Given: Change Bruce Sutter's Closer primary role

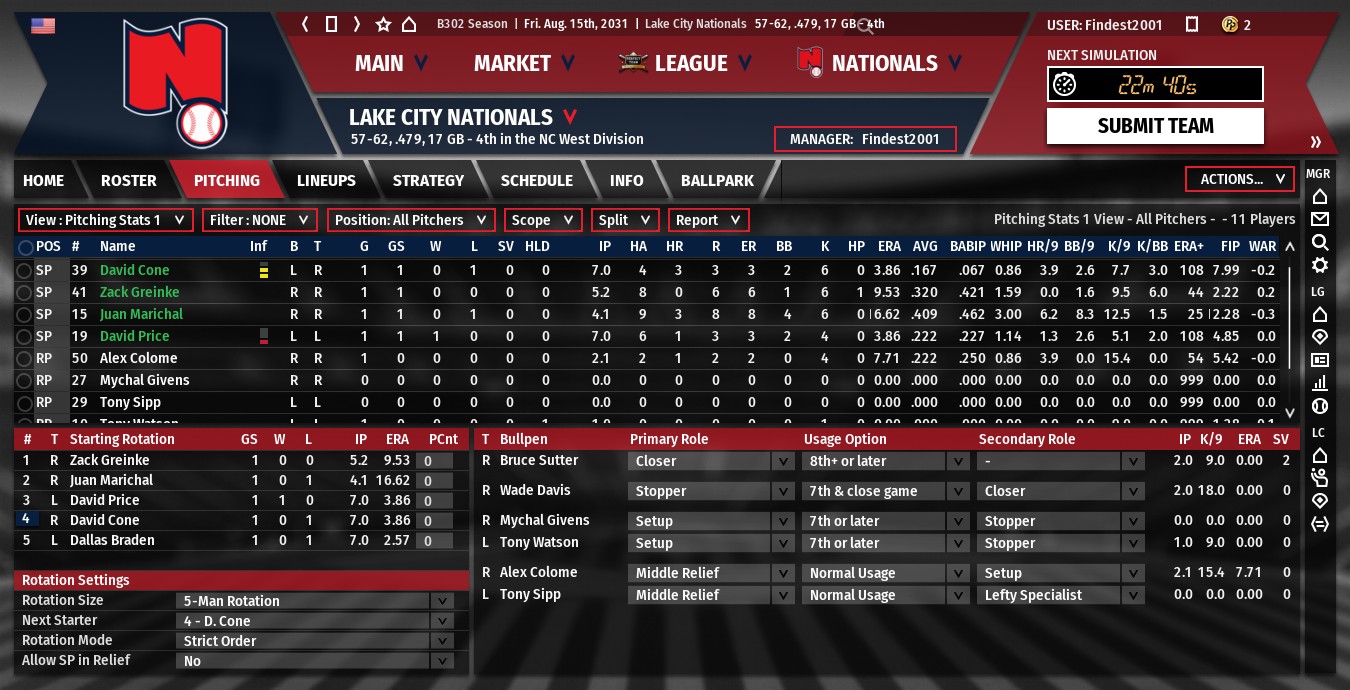Looking at the screenshot, I should (711, 461).
